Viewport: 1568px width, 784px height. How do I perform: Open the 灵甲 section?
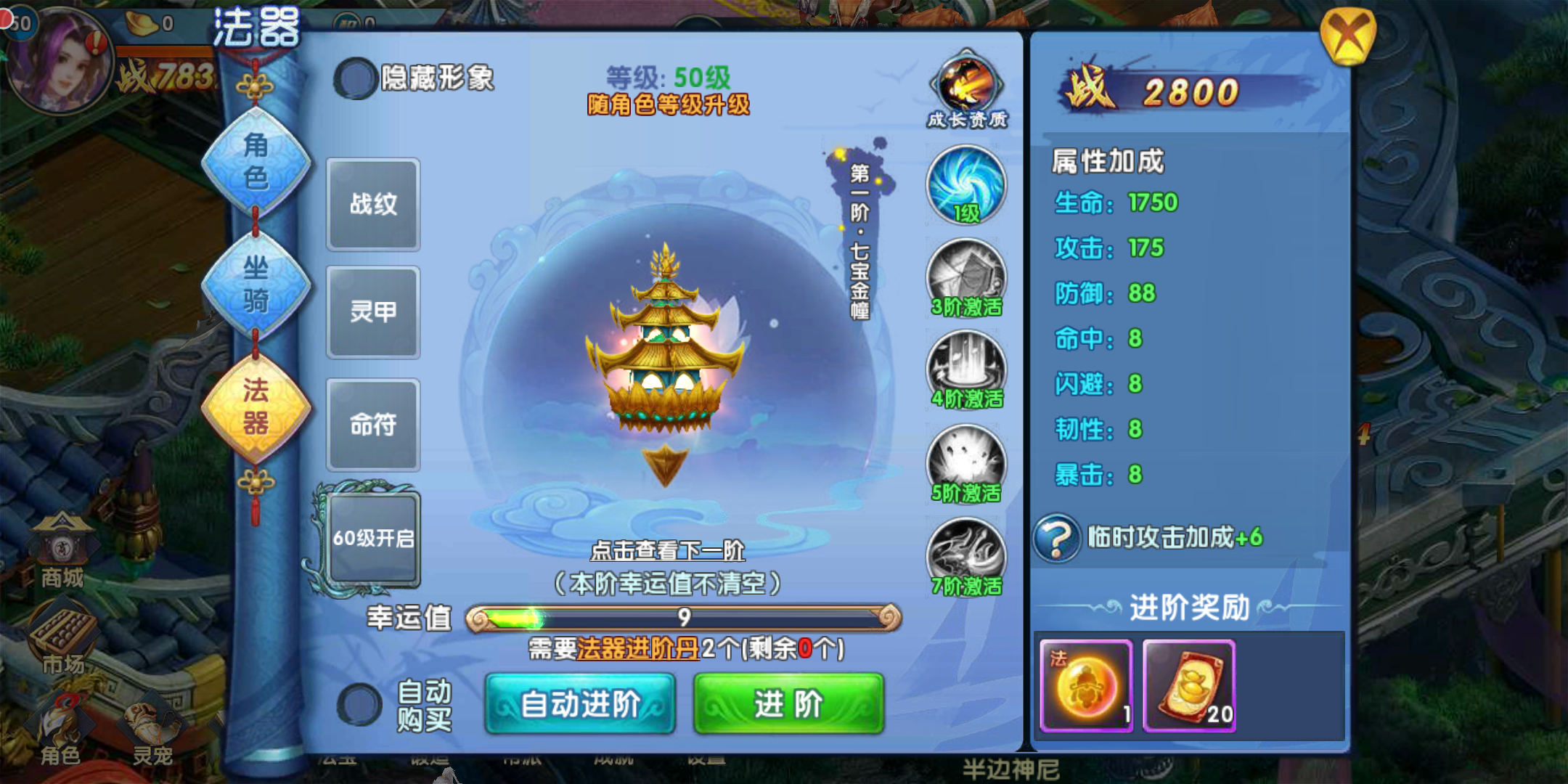click(x=373, y=312)
